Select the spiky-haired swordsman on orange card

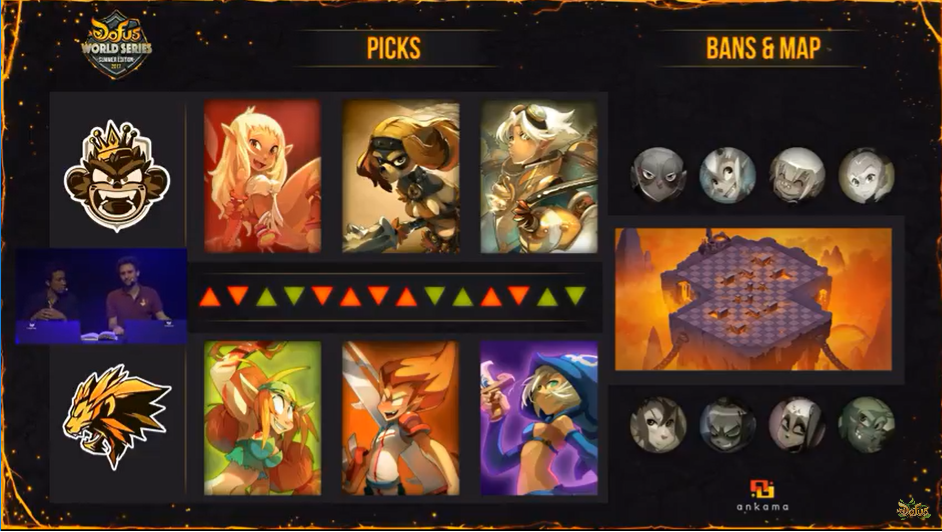tap(400, 417)
